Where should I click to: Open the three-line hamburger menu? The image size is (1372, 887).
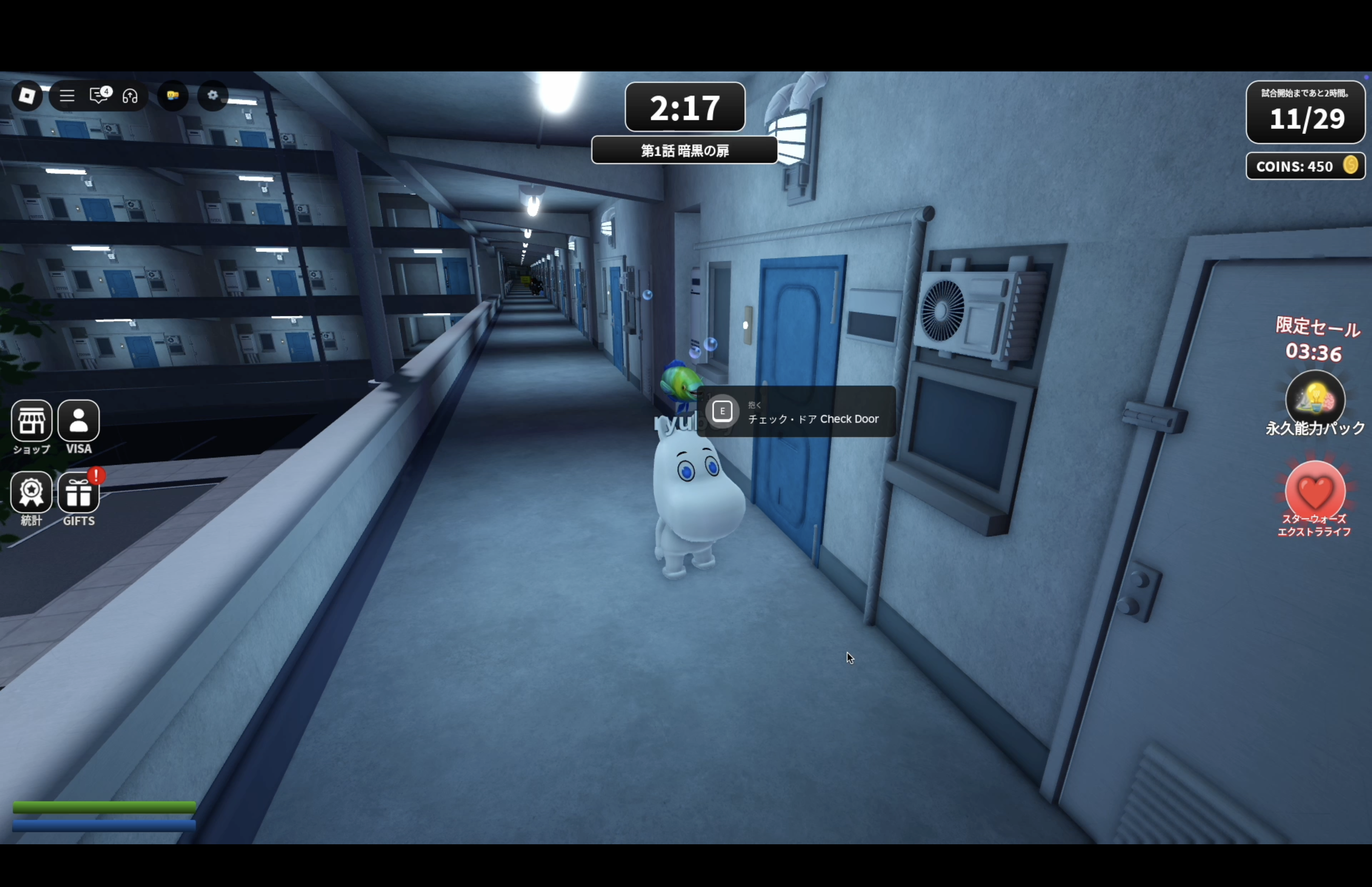[x=67, y=96]
